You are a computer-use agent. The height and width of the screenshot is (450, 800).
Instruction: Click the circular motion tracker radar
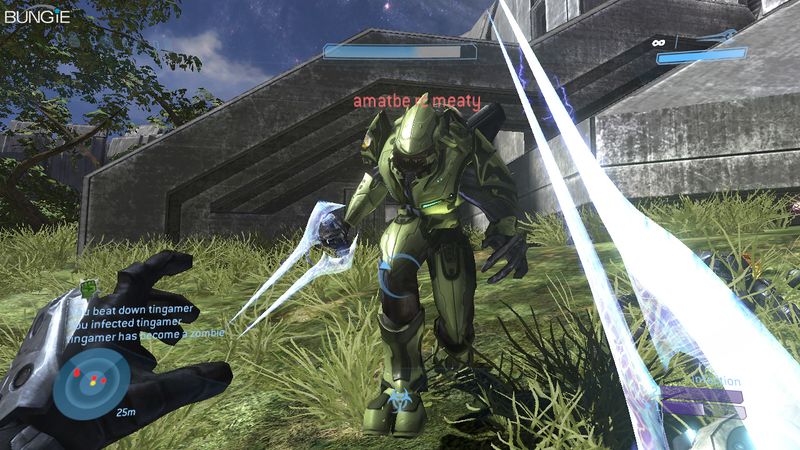(x=91, y=382)
